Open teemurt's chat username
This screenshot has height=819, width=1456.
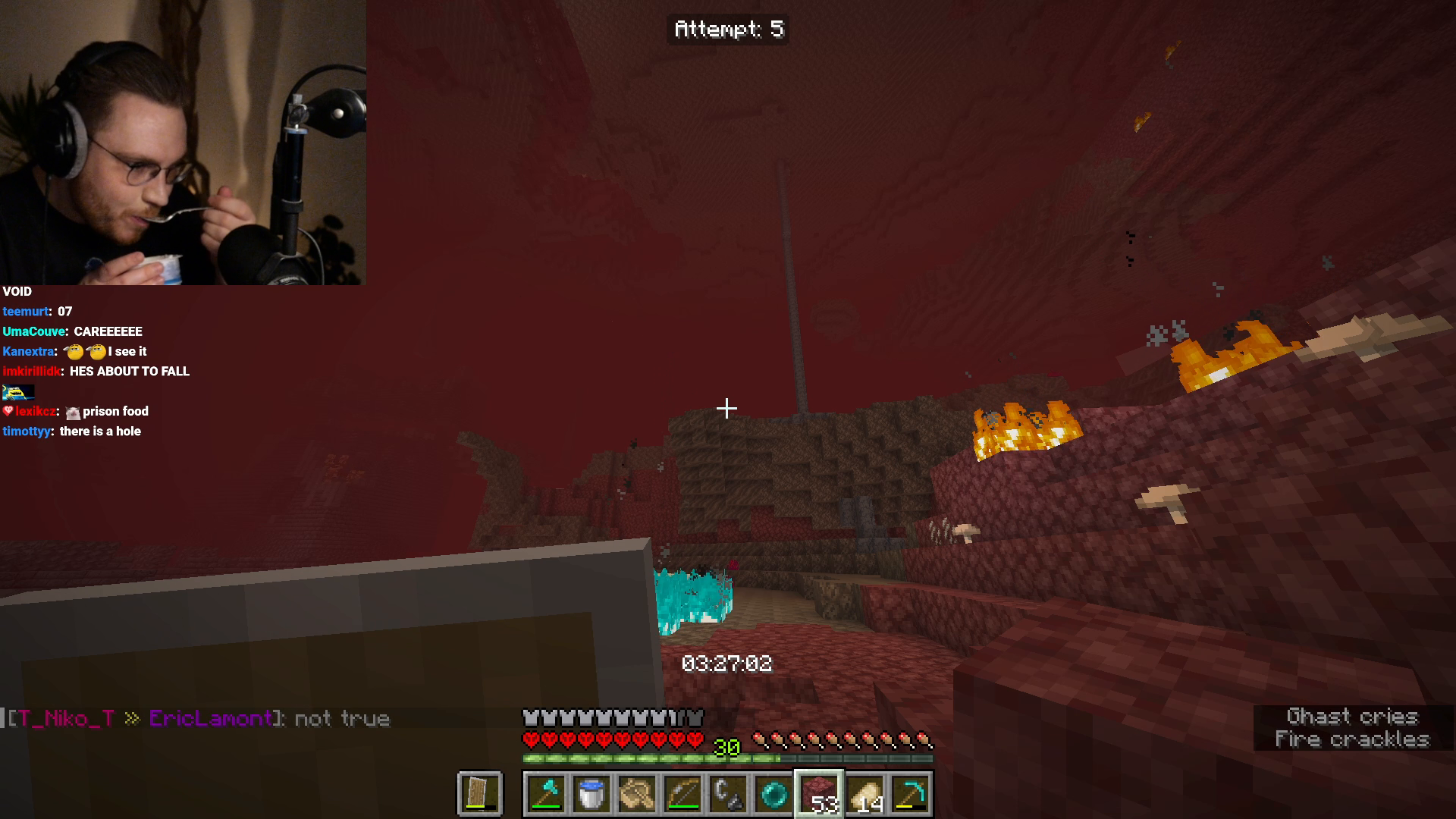pyautogui.click(x=25, y=311)
